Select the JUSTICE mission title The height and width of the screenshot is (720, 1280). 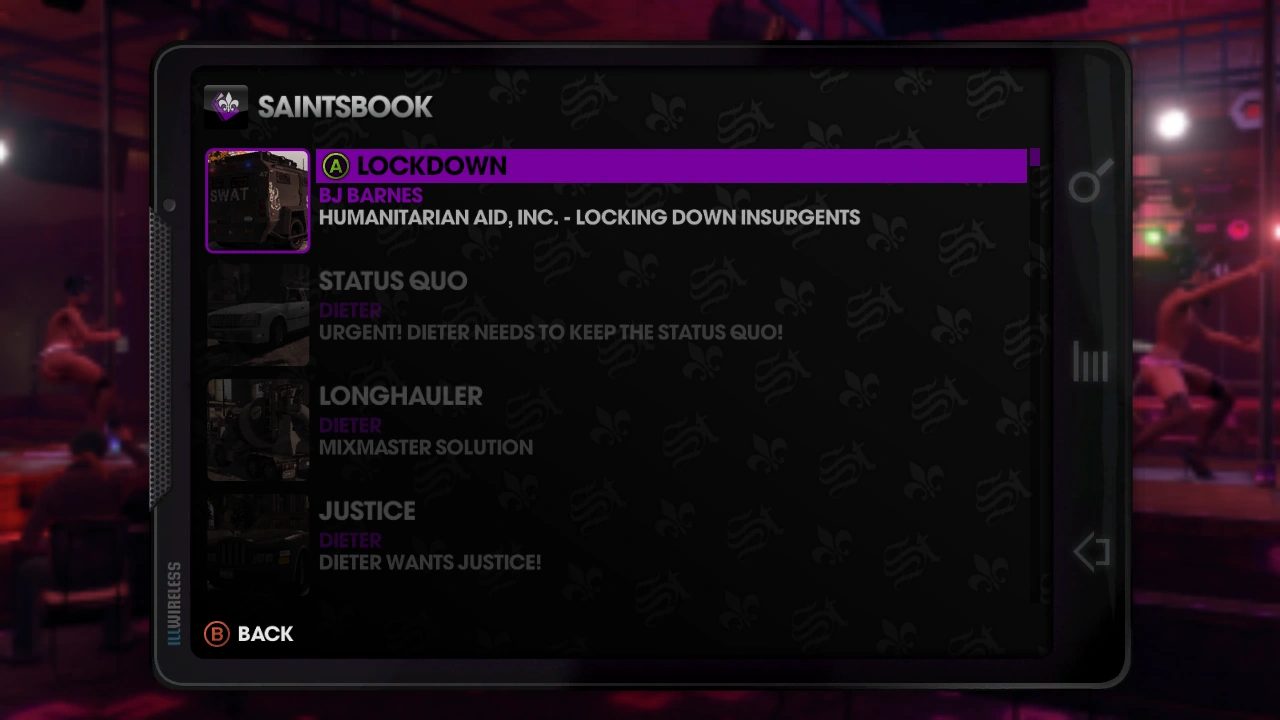coord(366,511)
